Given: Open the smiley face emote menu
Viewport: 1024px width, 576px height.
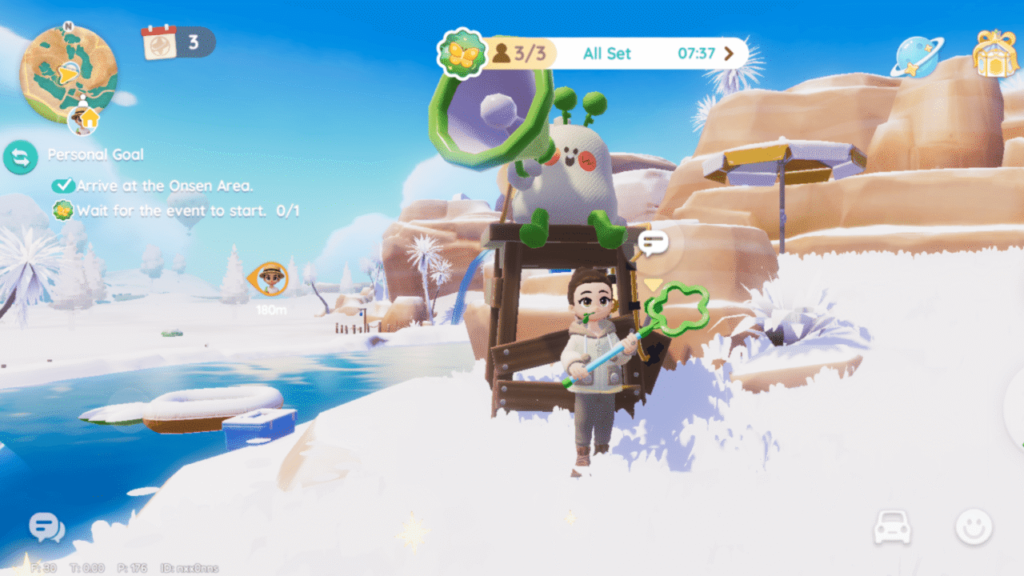Looking at the screenshot, I should coord(972,527).
